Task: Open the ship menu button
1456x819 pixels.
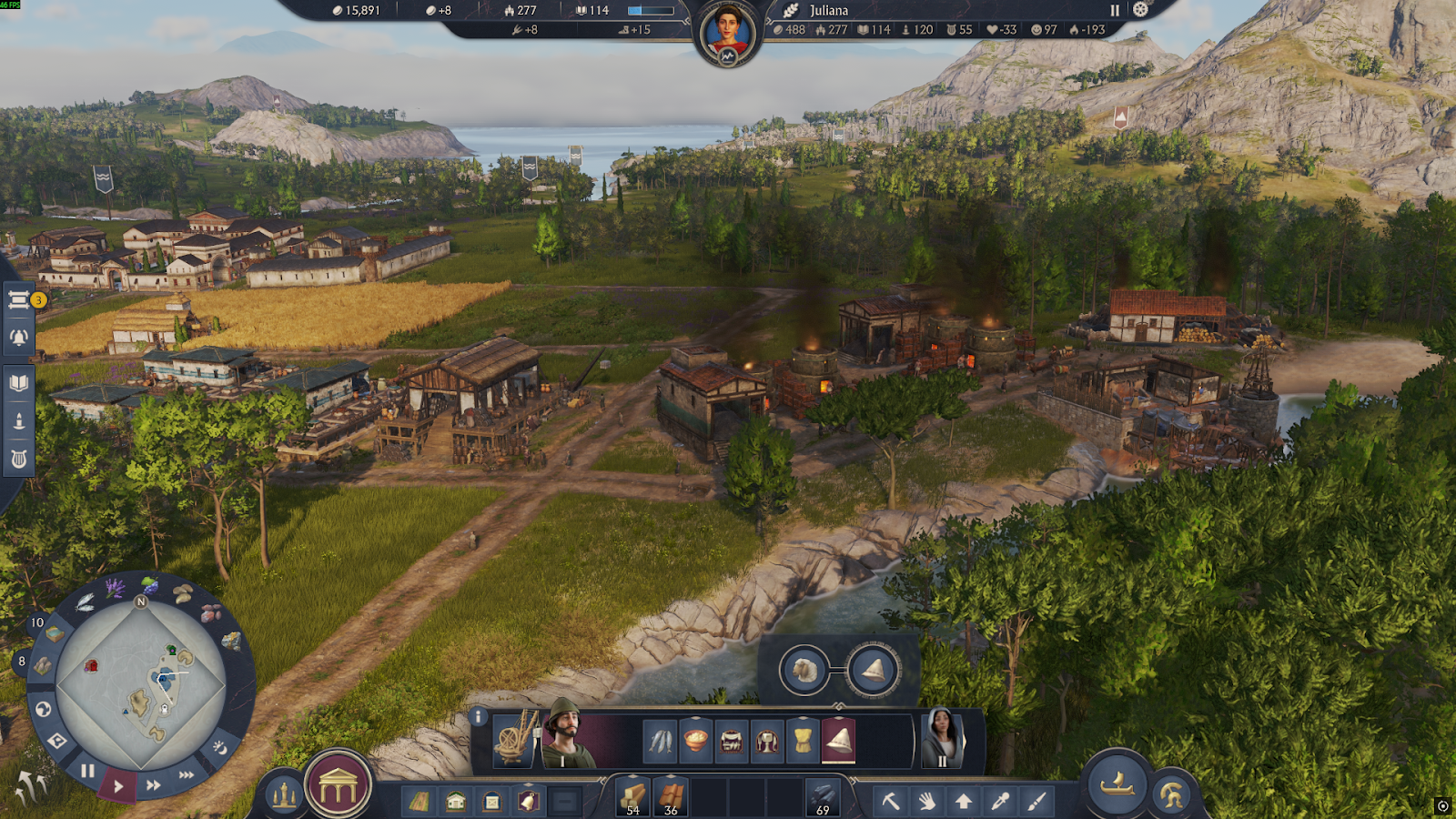Action: point(1117,784)
